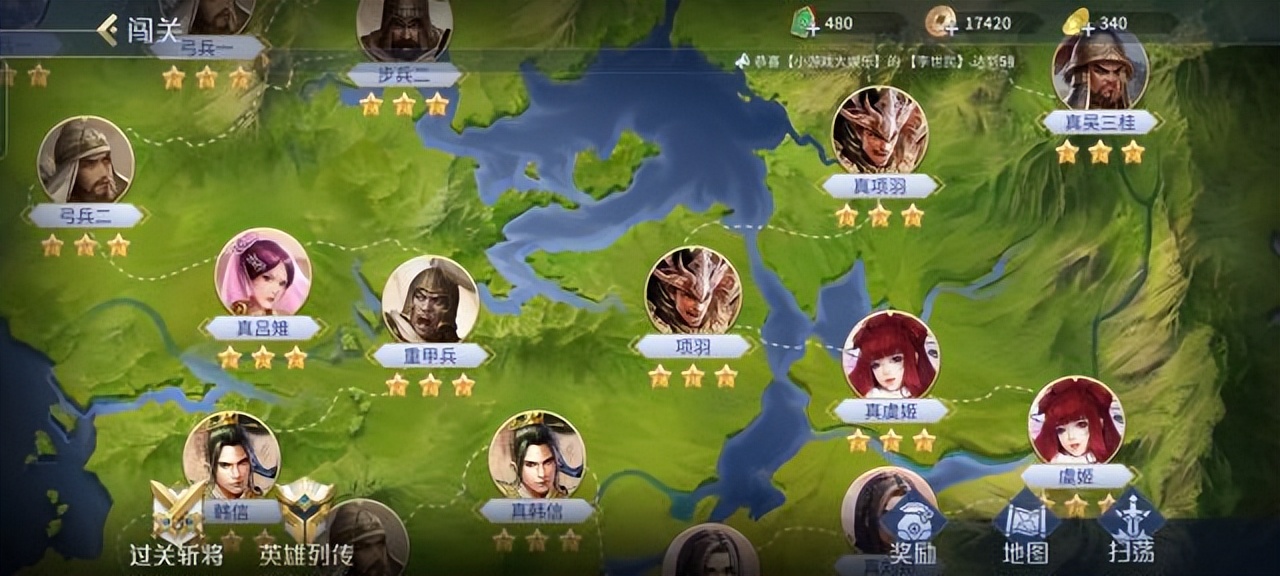Open the 奖励 rewards panel
The image size is (1280, 576).
click(913, 528)
